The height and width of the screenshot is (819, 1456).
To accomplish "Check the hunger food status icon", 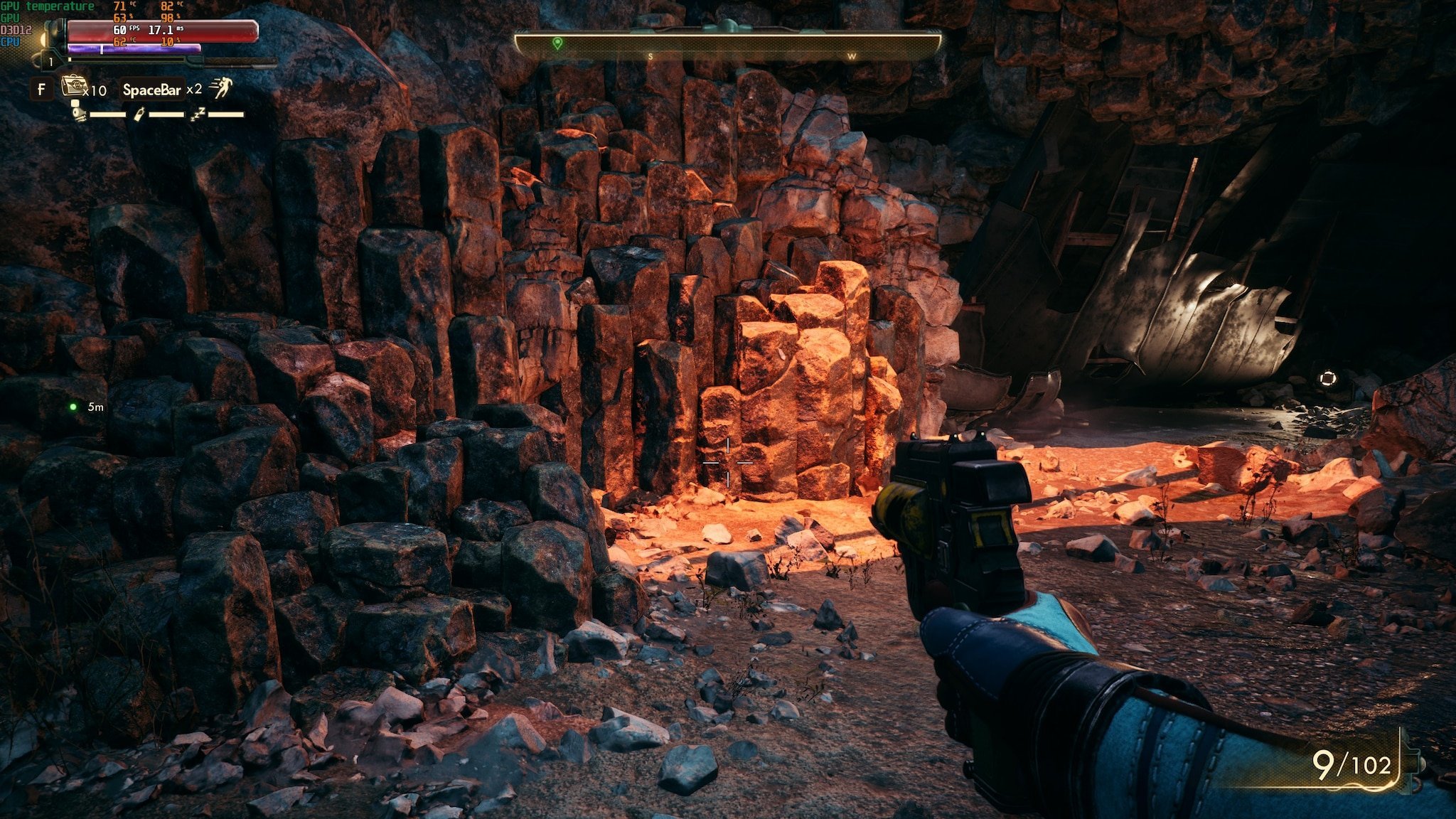I will [x=78, y=113].
